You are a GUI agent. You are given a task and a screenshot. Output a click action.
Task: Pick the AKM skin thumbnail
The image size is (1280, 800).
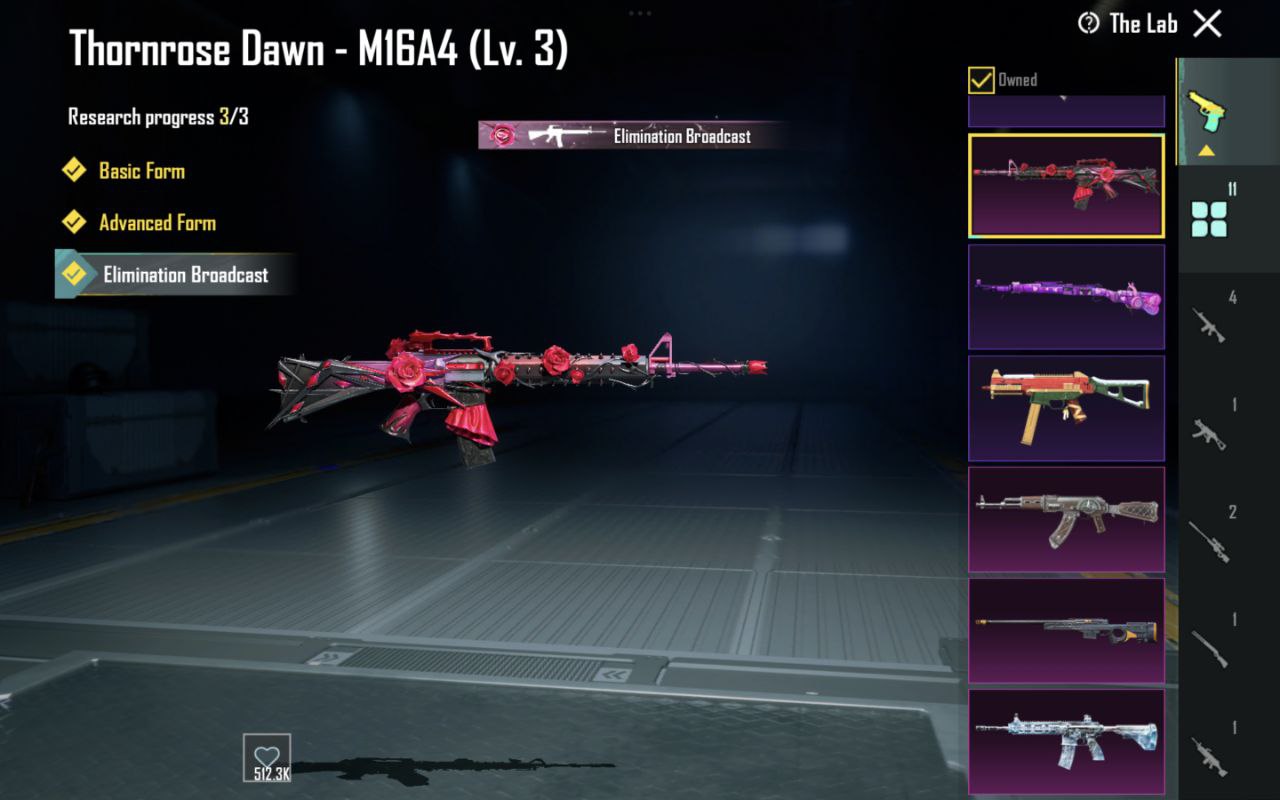[1066, 519]
